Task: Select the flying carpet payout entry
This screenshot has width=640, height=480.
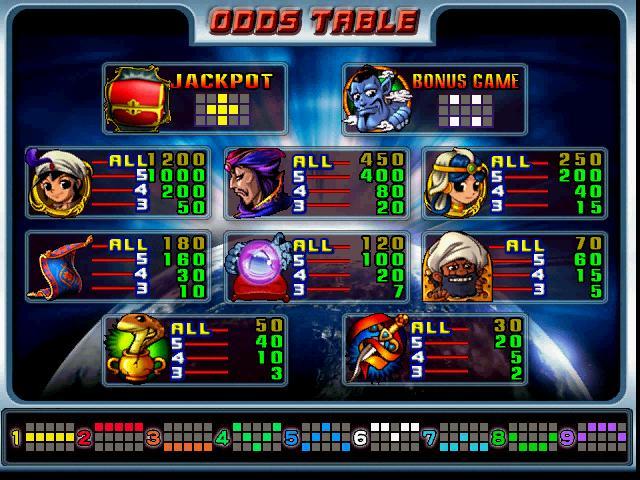Action: [x=116, y=267]
